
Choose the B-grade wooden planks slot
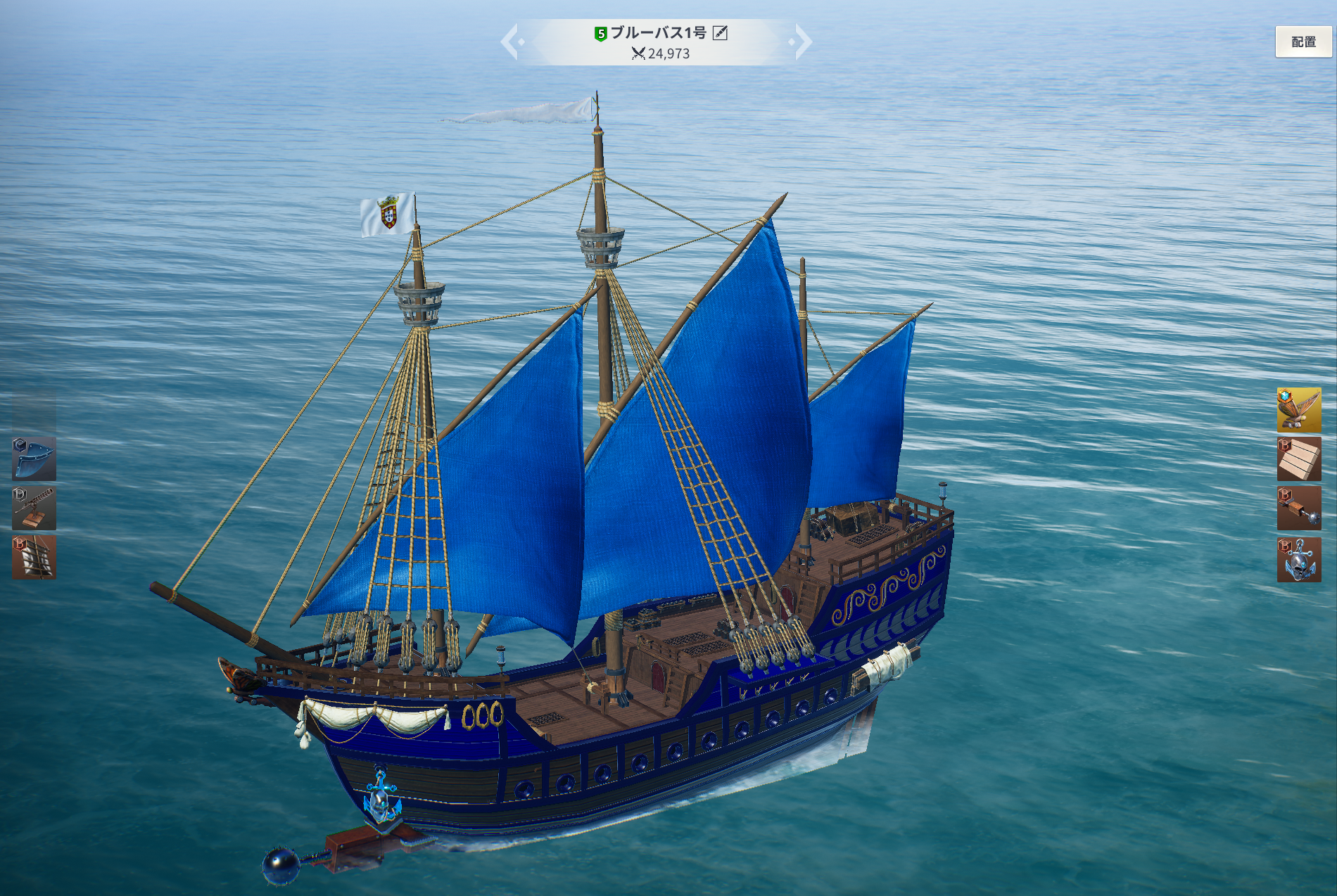click(1298, 459)
